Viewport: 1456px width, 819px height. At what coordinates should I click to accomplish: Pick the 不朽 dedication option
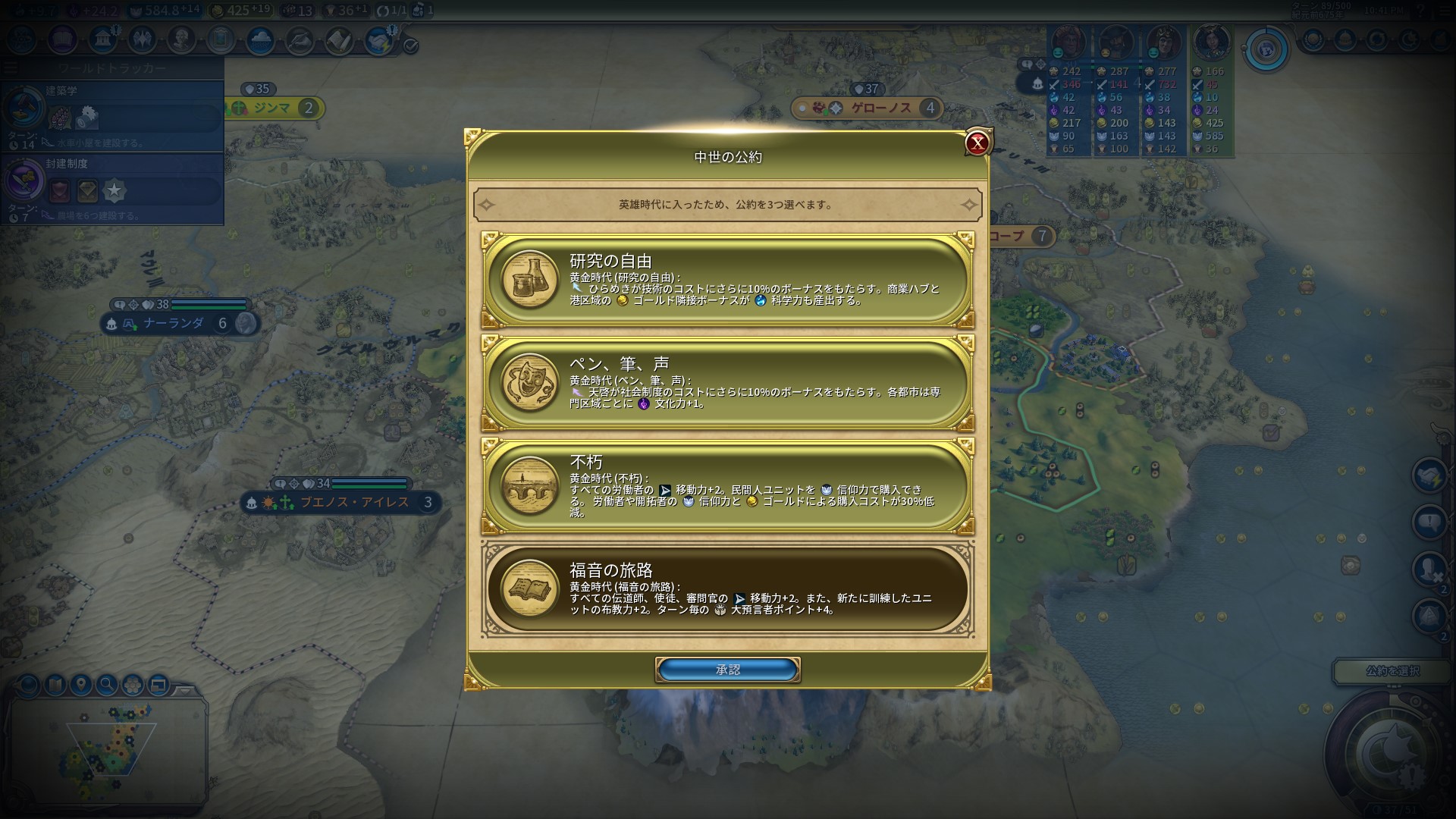click(727, 486)
